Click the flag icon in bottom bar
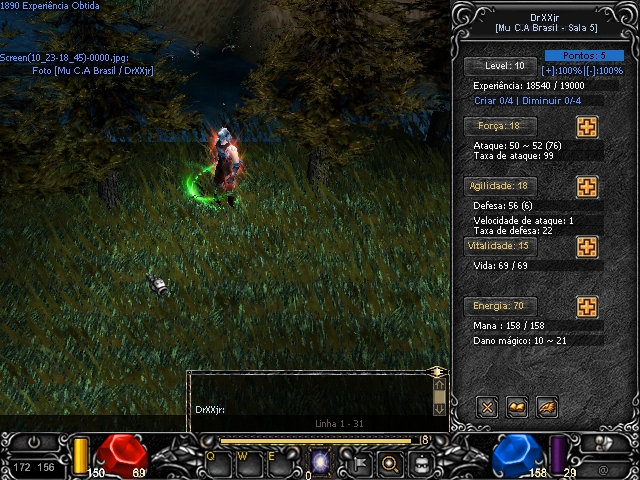 click(x=359, y=463)
